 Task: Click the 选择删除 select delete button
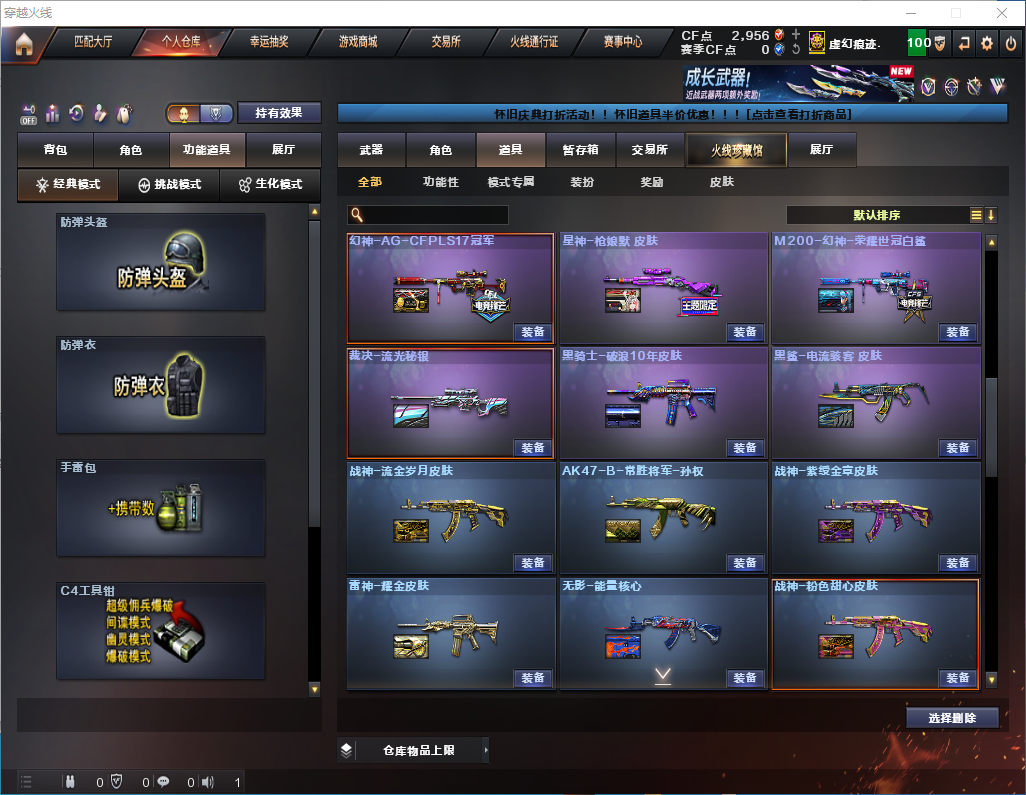(952, 718)
